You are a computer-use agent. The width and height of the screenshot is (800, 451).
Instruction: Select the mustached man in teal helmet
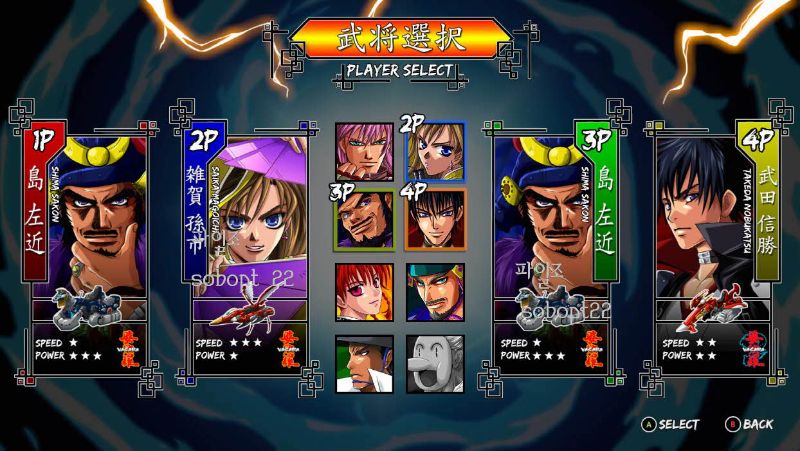[x=435, y=291]
